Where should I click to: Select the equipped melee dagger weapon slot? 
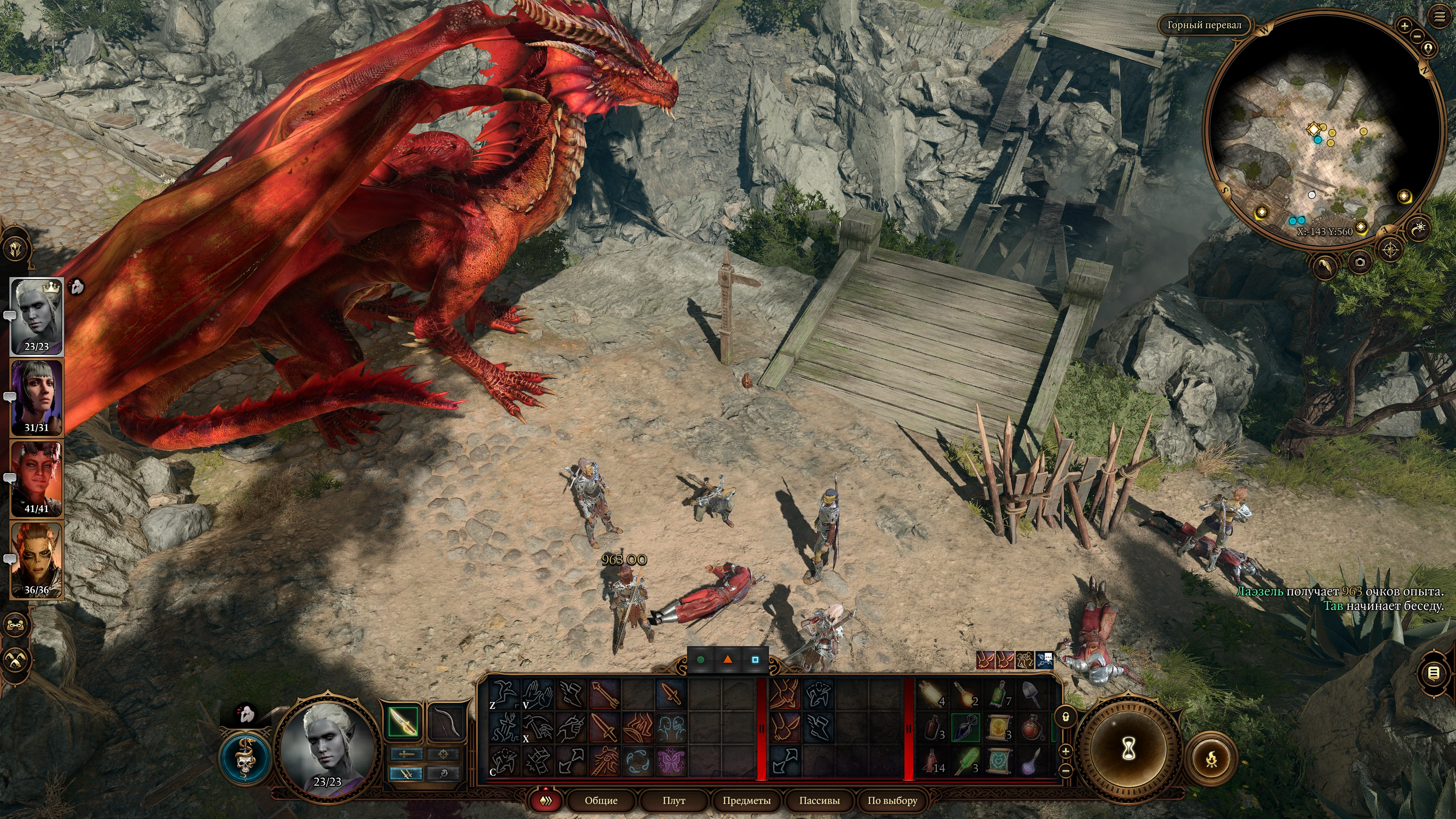(x=403, y=721)
